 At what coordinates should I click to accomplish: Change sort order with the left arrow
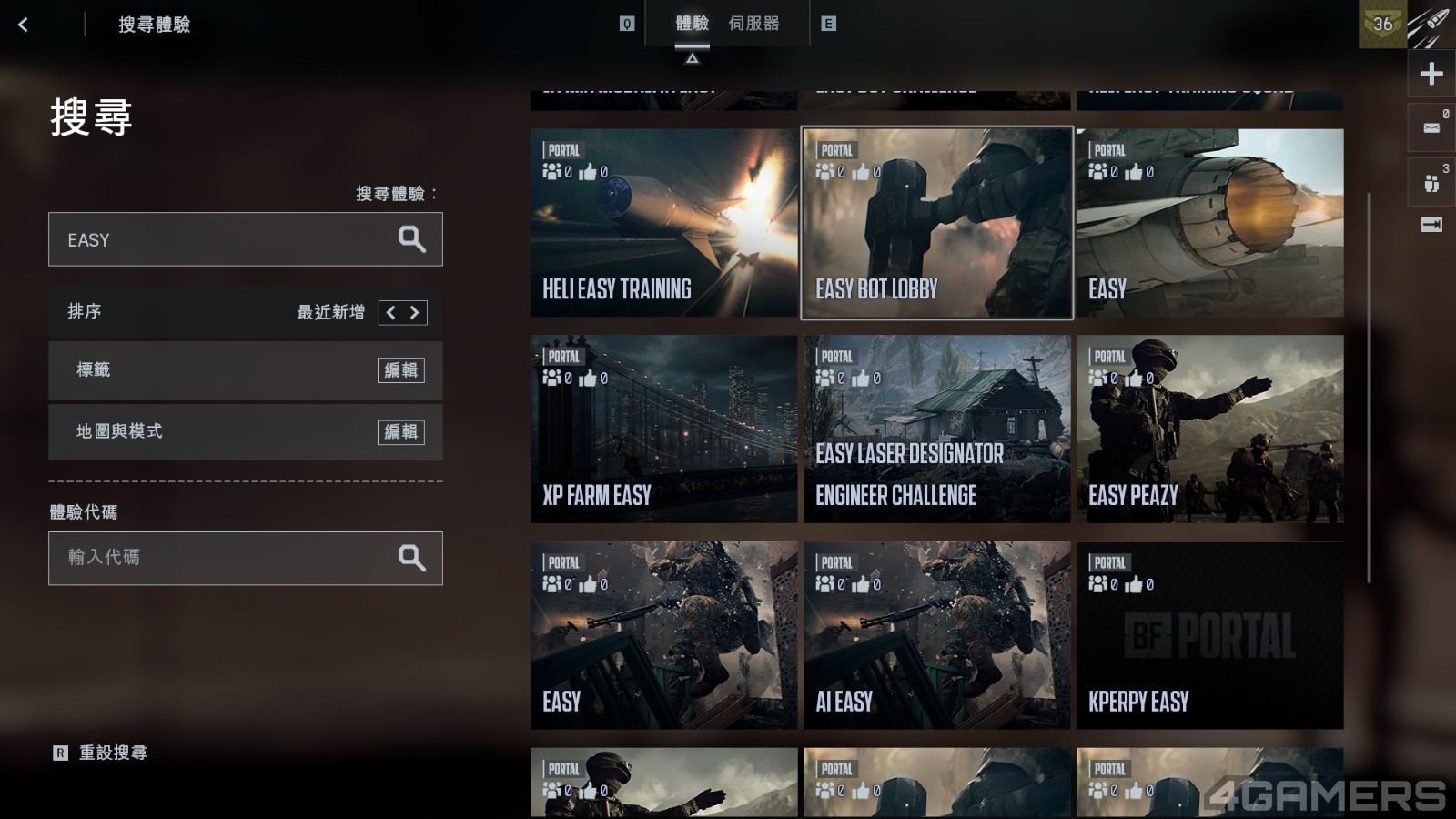391,313
